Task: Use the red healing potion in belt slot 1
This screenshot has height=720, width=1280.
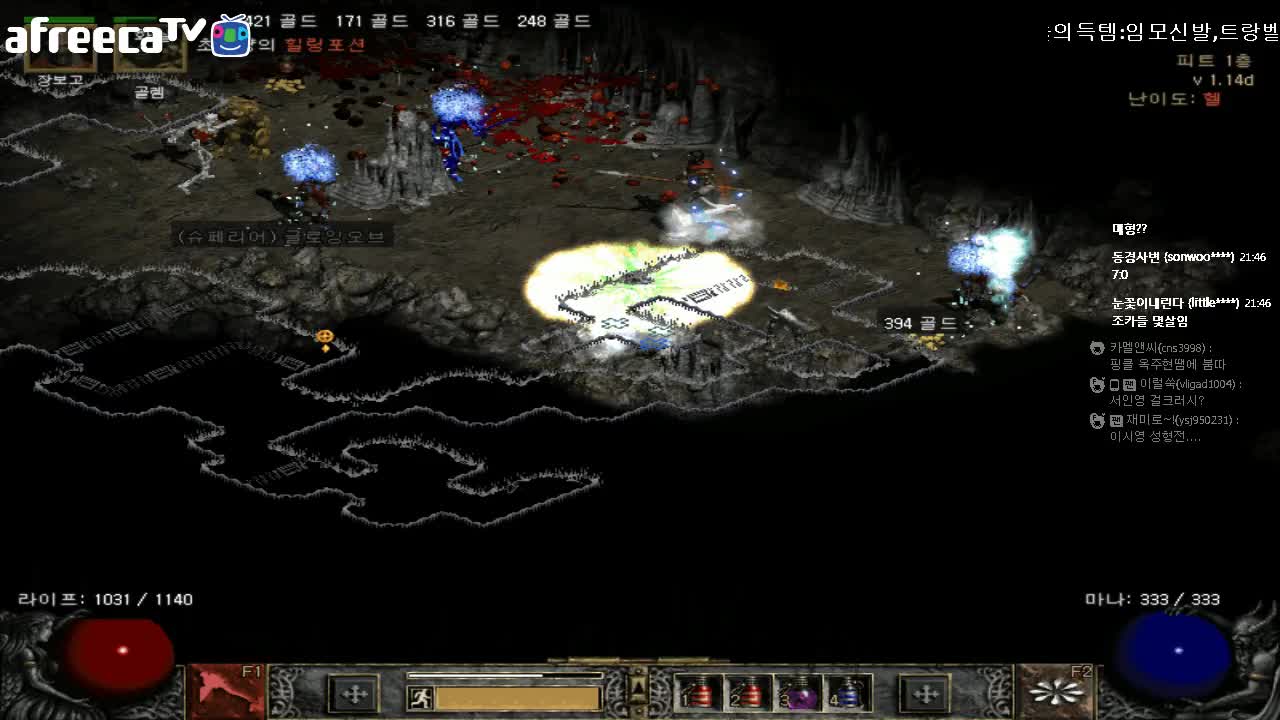Action: click(698, 693)
